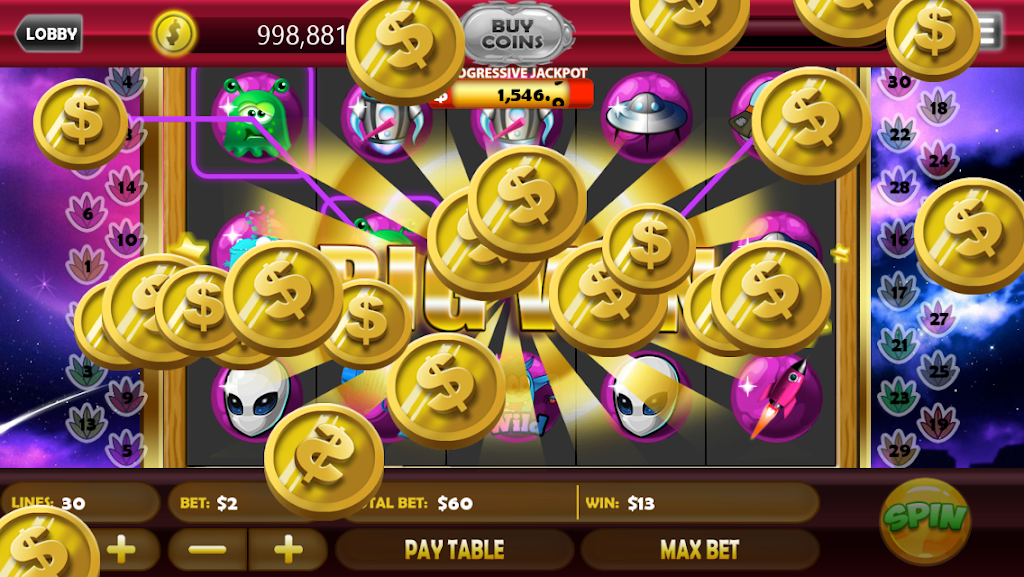Open the Buy Coins shop
1024x577 pixels.
[516, 35]
